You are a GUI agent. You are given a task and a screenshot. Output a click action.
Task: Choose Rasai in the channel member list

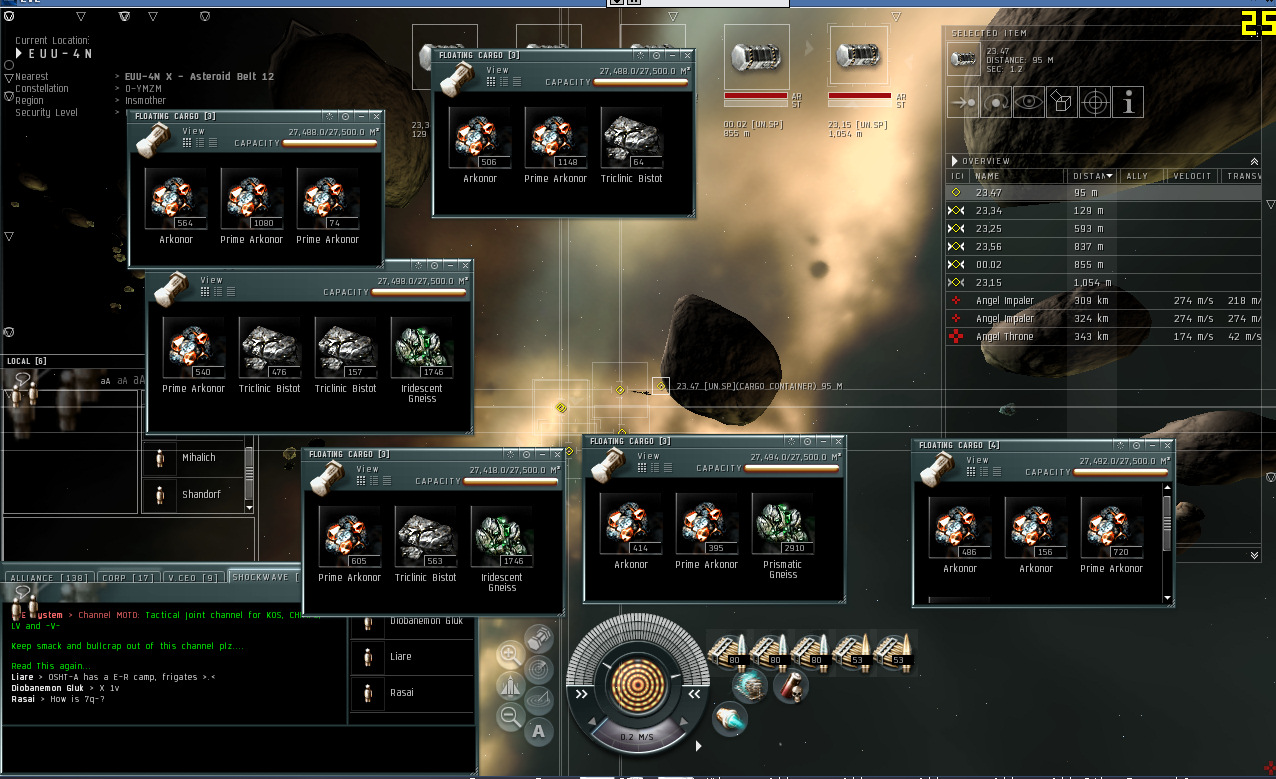(401, 693)
